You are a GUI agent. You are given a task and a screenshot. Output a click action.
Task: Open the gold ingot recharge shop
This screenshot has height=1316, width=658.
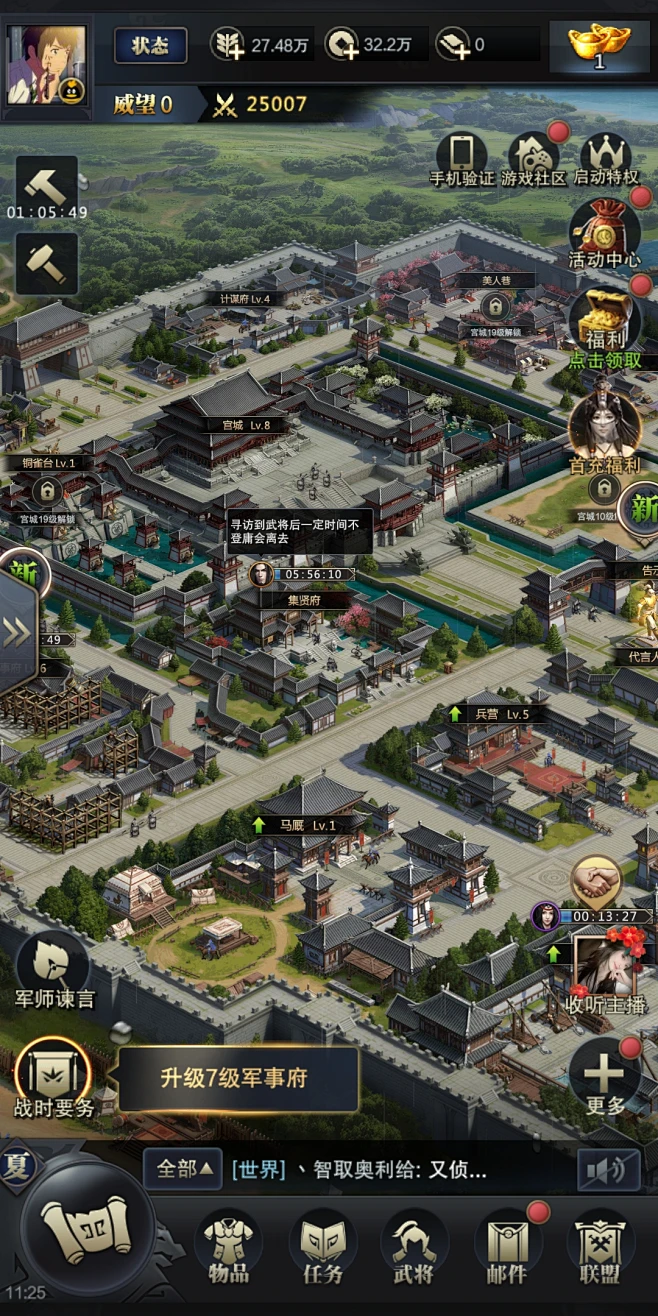tap(599, 45)
